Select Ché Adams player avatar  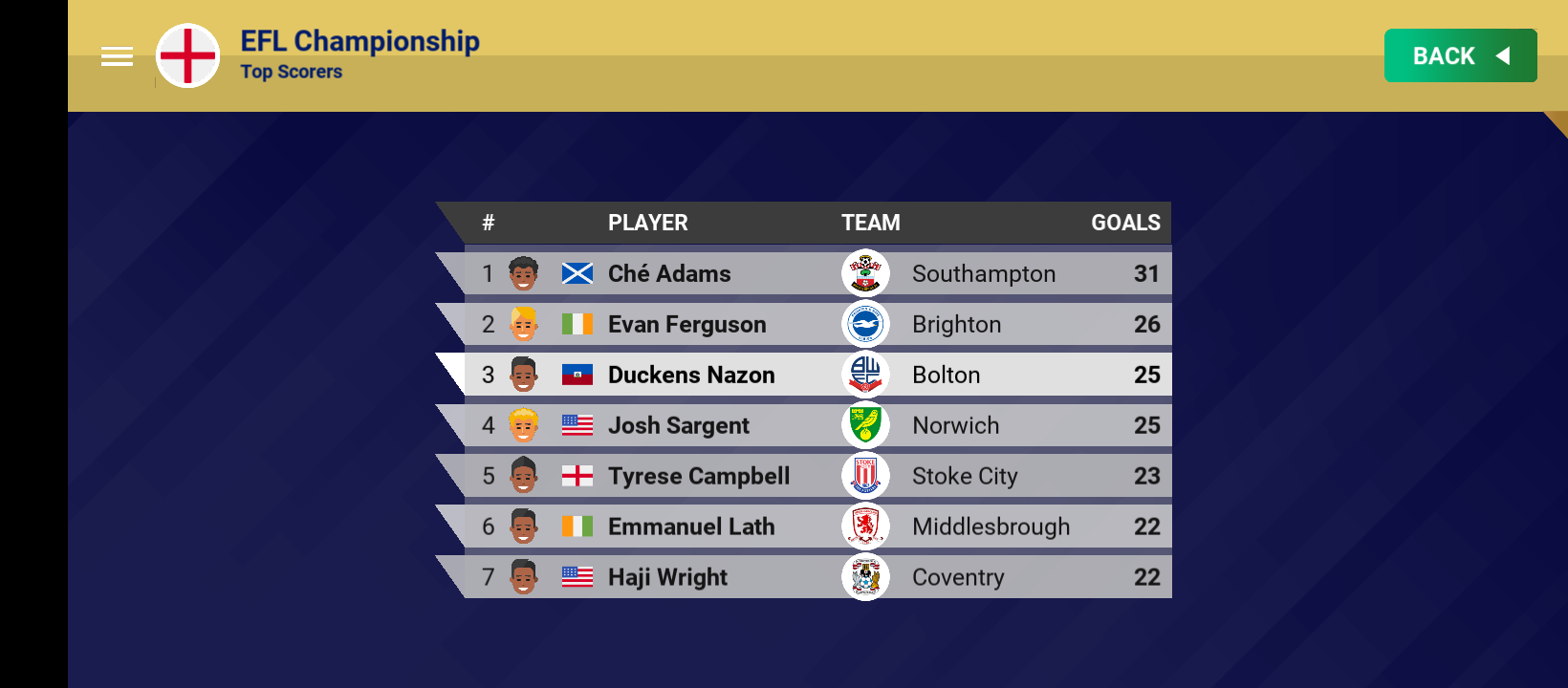point(521,273)
